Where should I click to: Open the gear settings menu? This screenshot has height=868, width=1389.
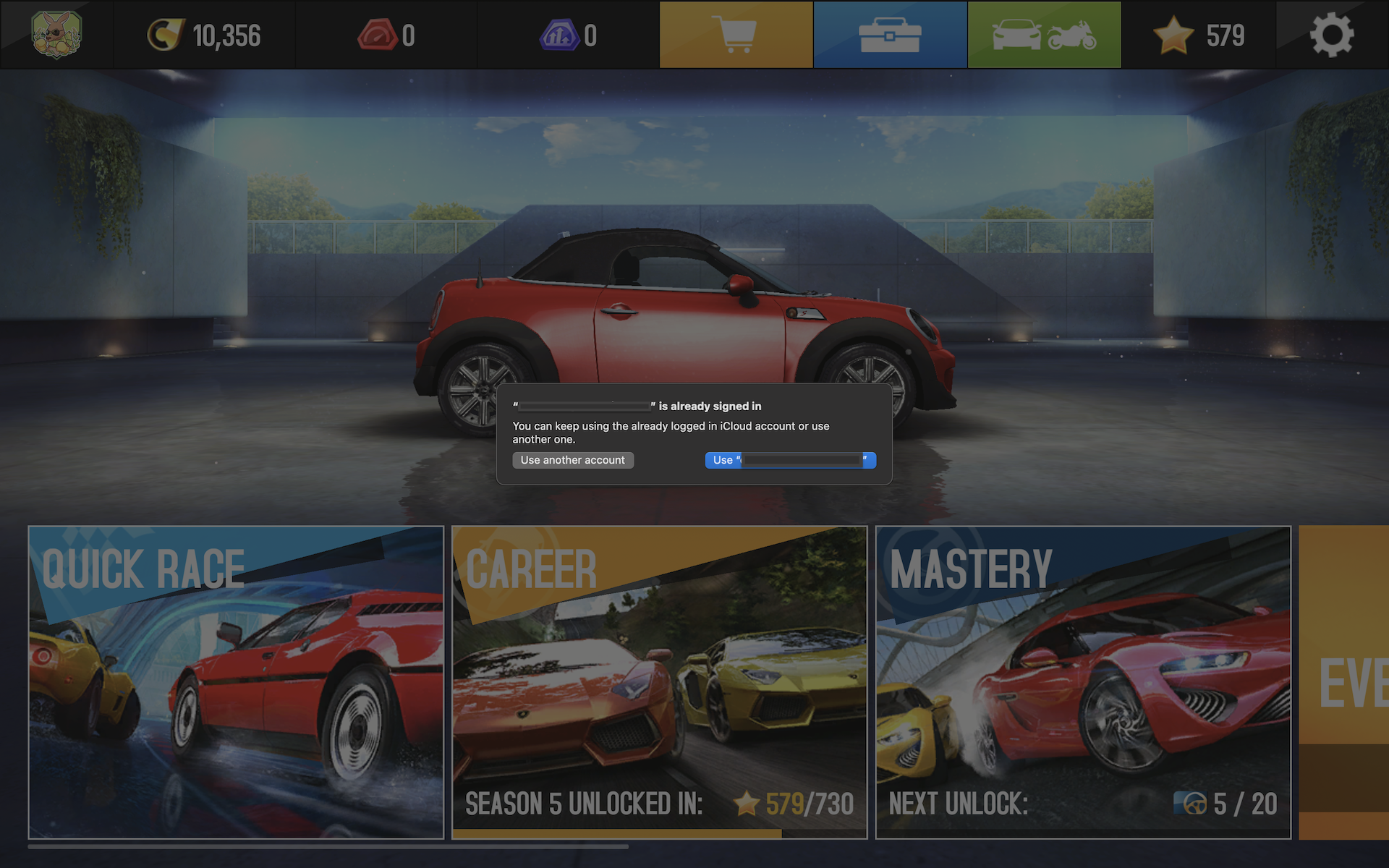pos(1332,35)
